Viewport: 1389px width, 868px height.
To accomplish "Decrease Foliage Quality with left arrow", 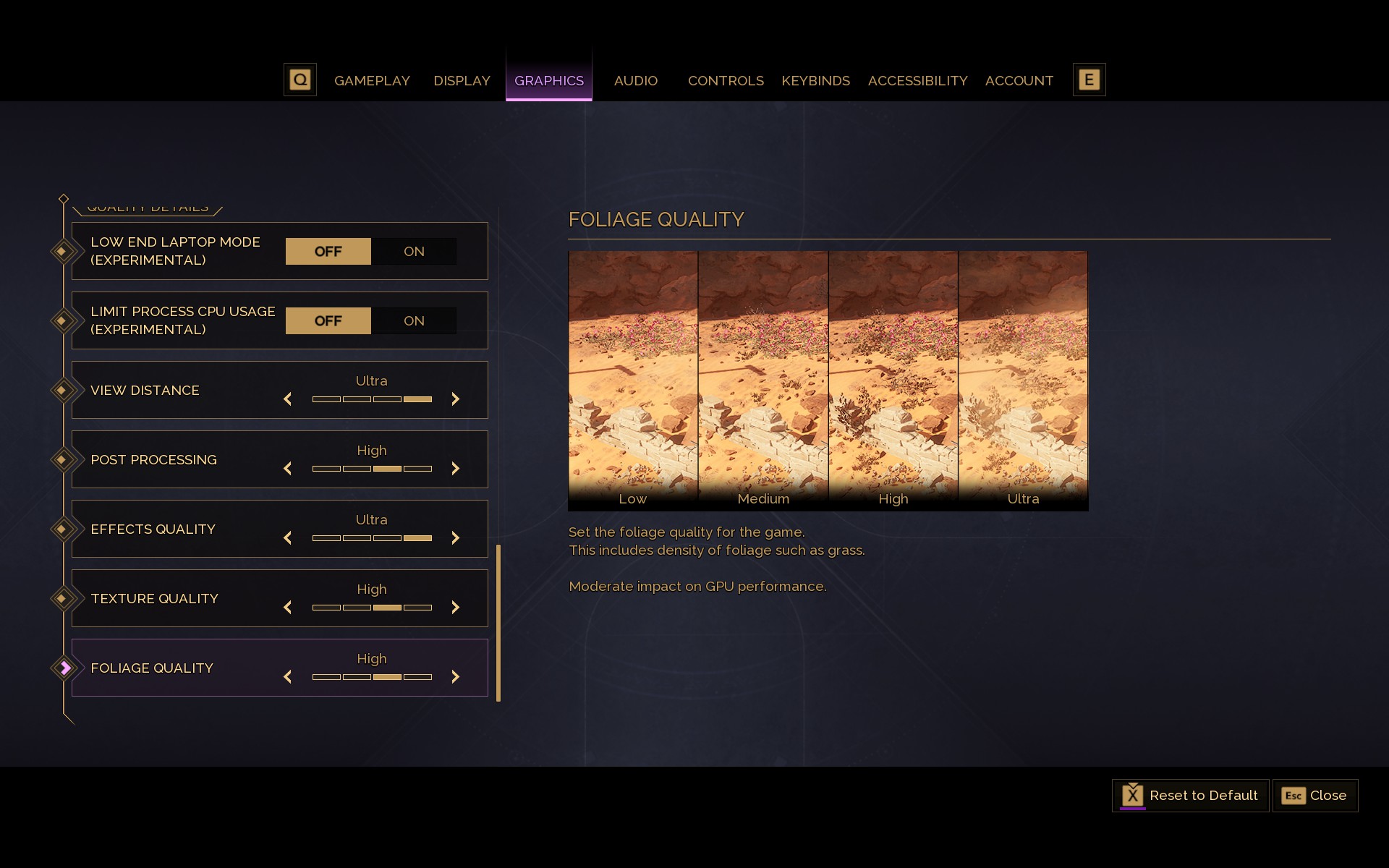I will point(288,676).
